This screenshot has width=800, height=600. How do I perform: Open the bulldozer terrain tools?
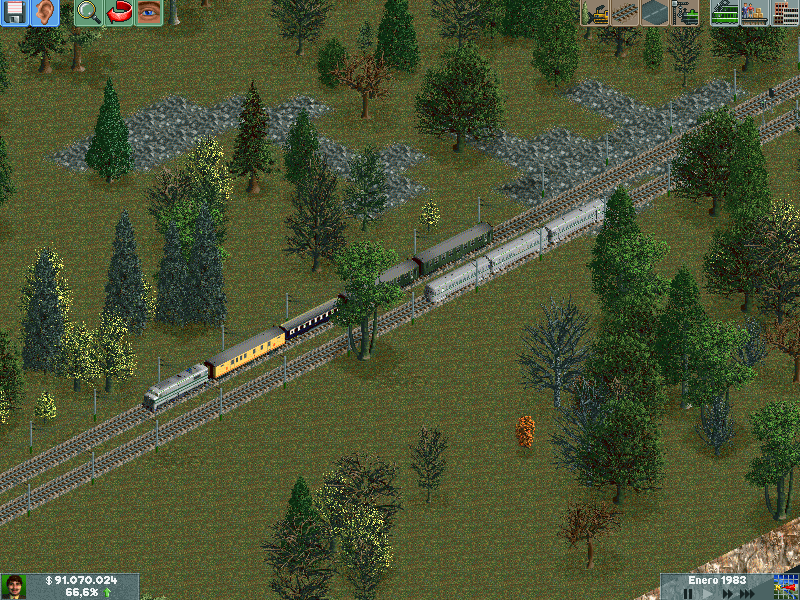595,13
